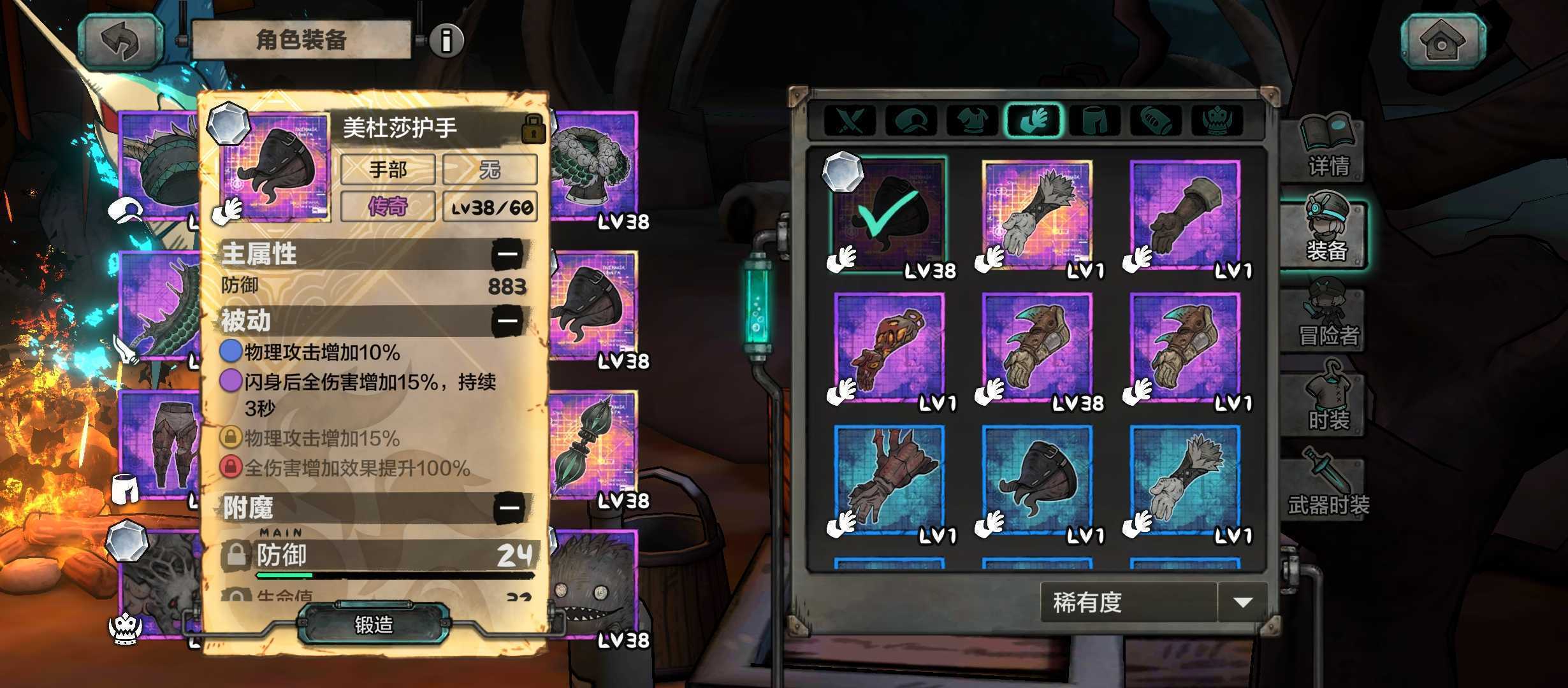Open the 时装 costume side tab
1568x688 pixels.
[x=1328, y=403]
